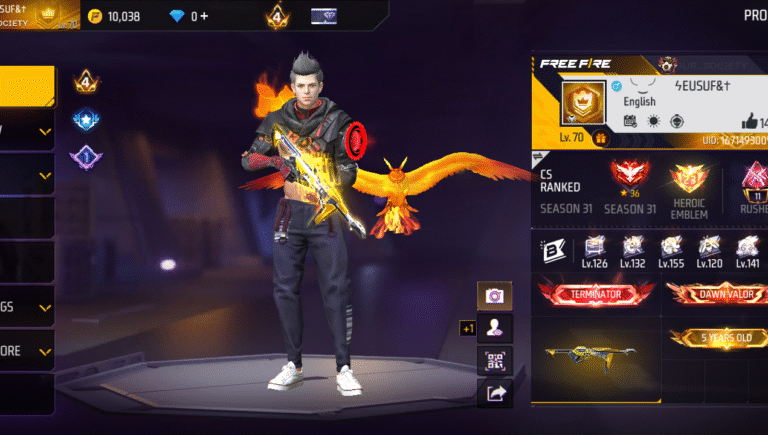This screenshot has height=435, width=768.
Task: Open the Lv.155 weapon mastery badge
Action: point(671,252)
